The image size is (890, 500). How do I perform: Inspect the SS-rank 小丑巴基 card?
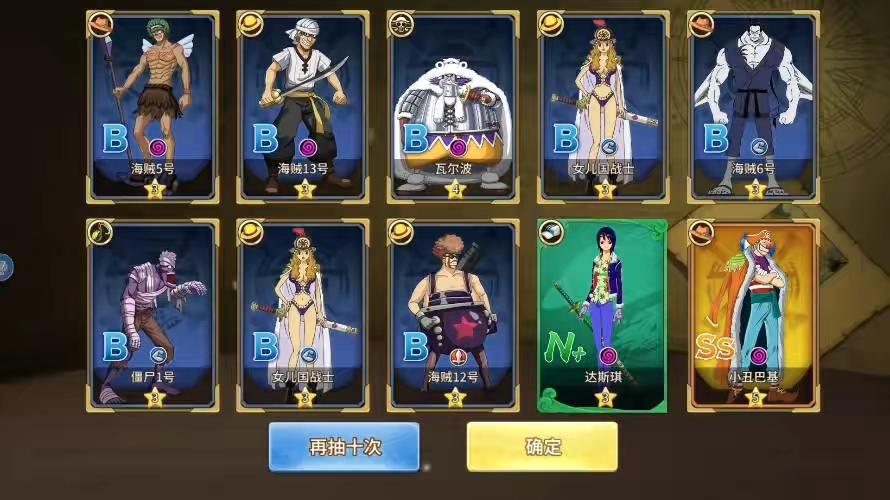click(753, 314)
